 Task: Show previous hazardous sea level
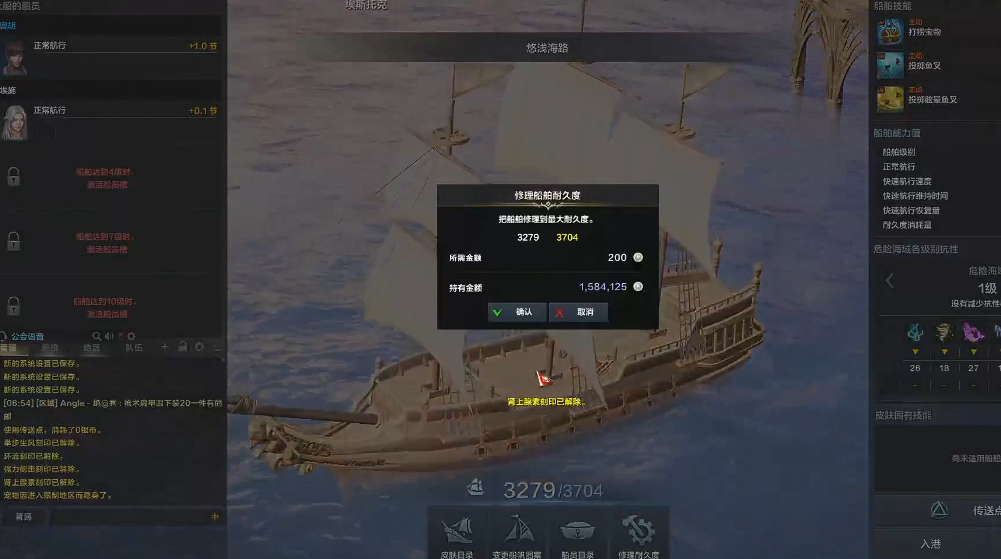pyautogui.click(x=890, y=281)
